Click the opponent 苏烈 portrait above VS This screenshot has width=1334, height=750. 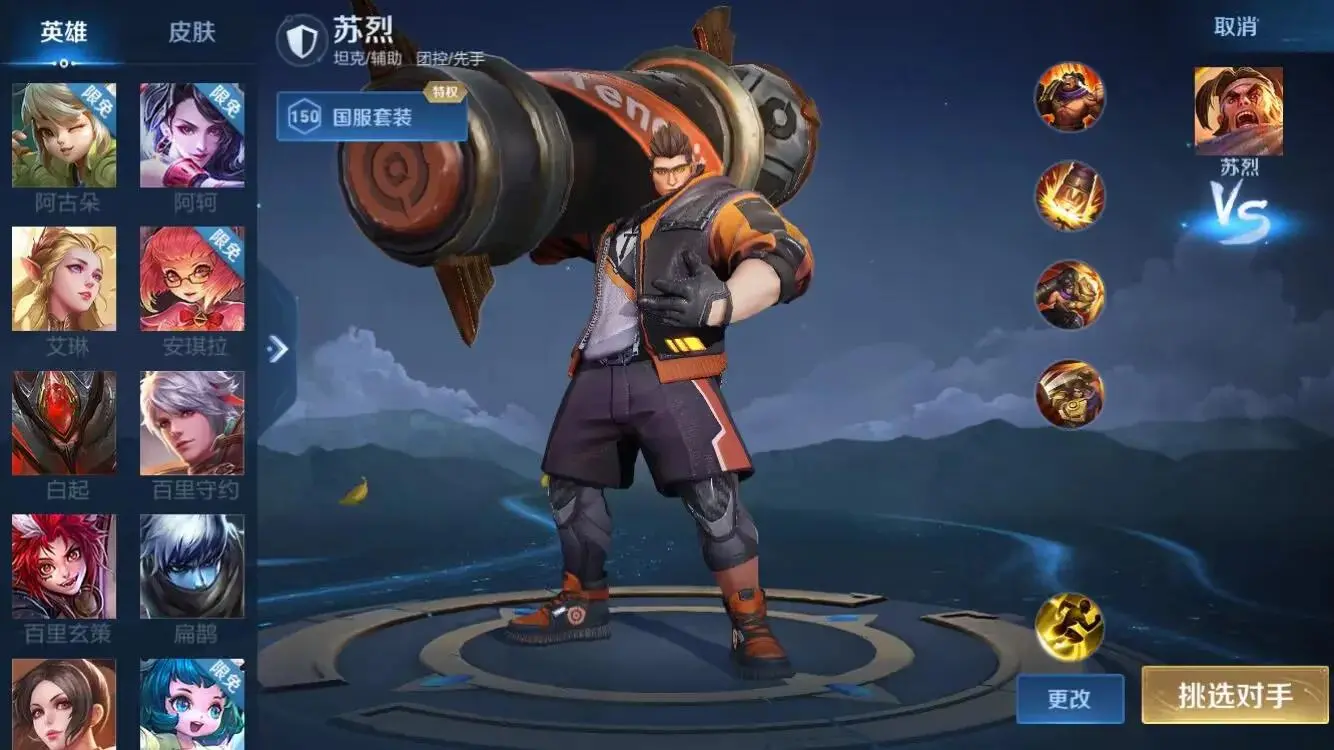1238,111
